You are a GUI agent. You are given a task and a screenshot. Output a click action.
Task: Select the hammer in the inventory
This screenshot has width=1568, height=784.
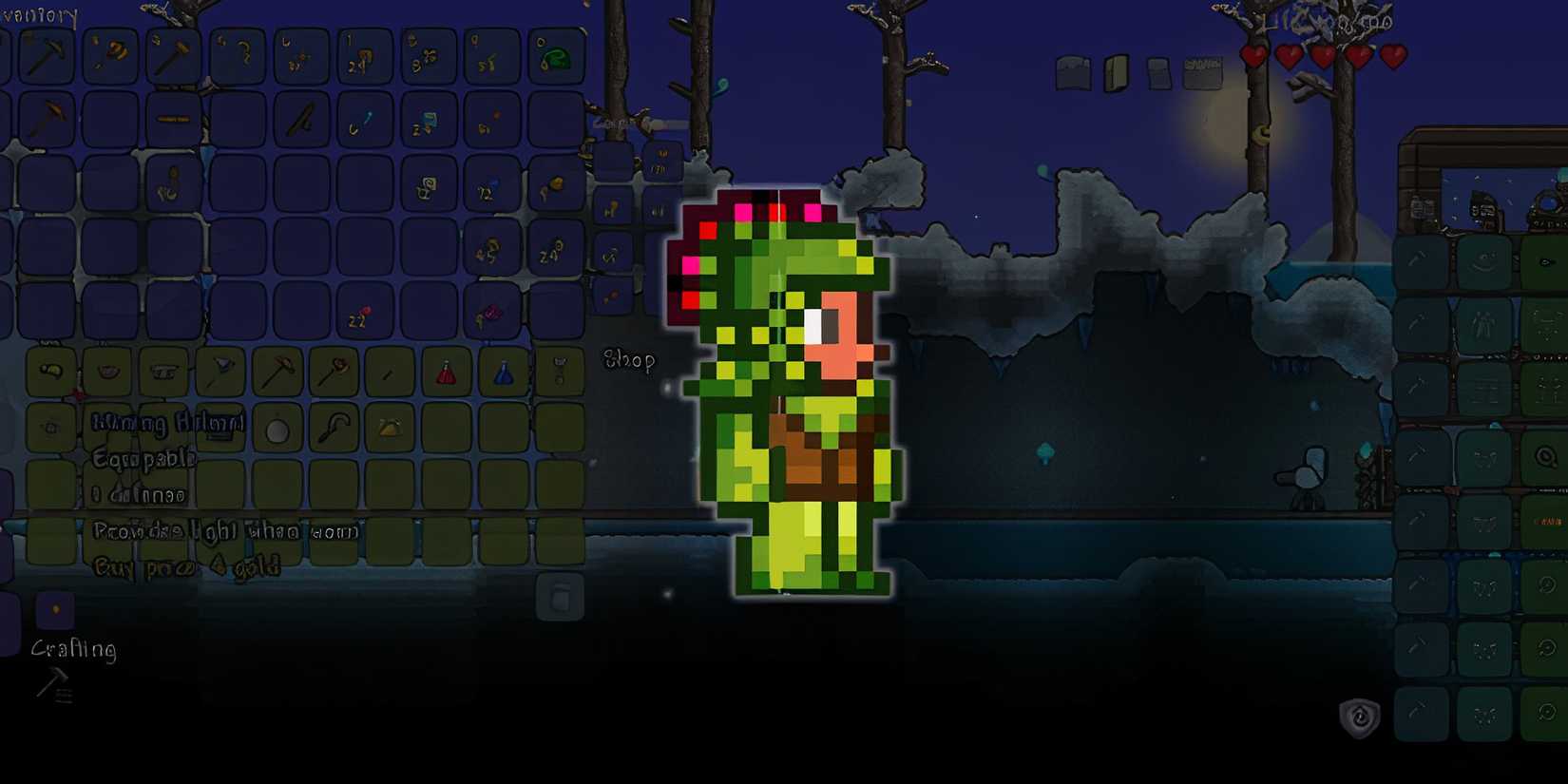click(171, 53)
